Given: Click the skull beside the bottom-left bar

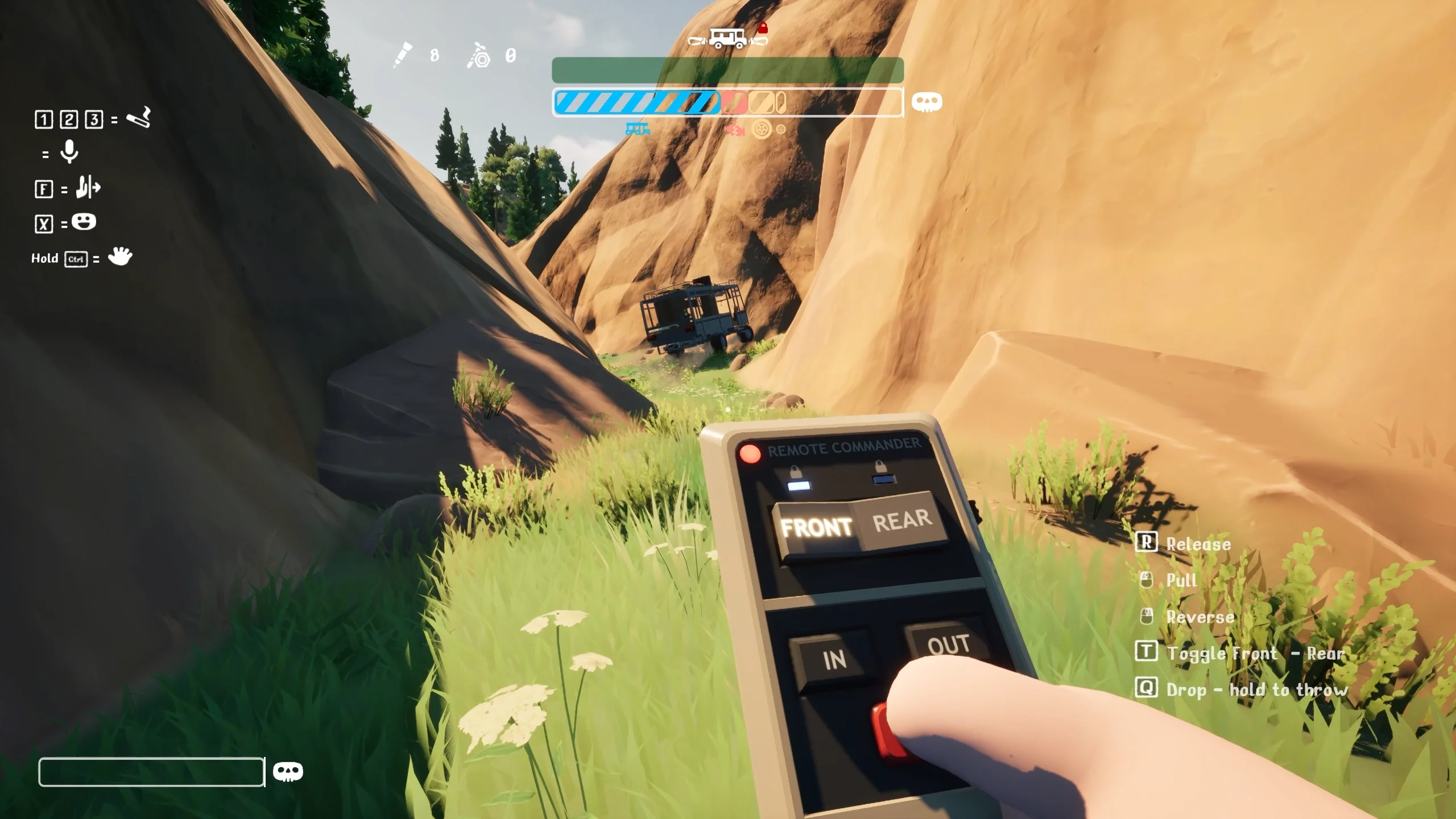Looking at the screenshot, I should (x=288, y=772).
